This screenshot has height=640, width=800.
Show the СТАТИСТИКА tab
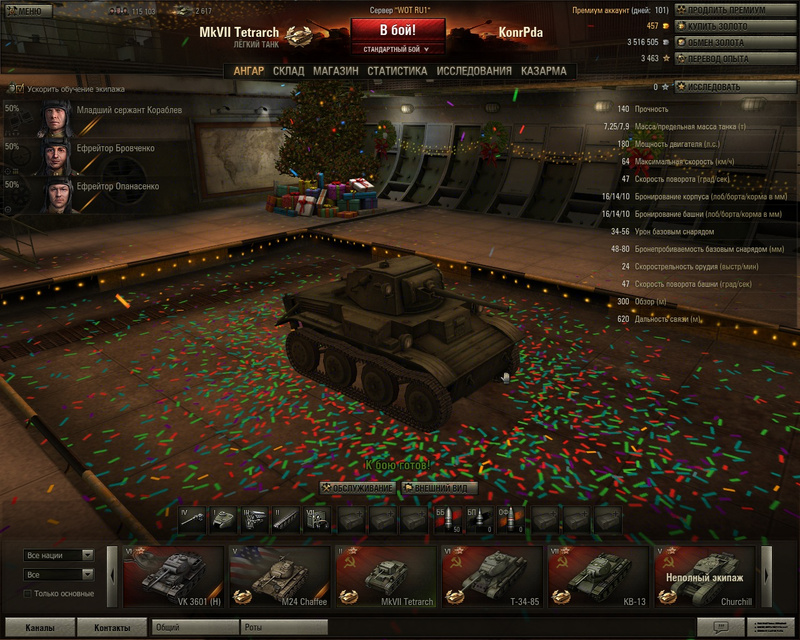click(397, 71)
